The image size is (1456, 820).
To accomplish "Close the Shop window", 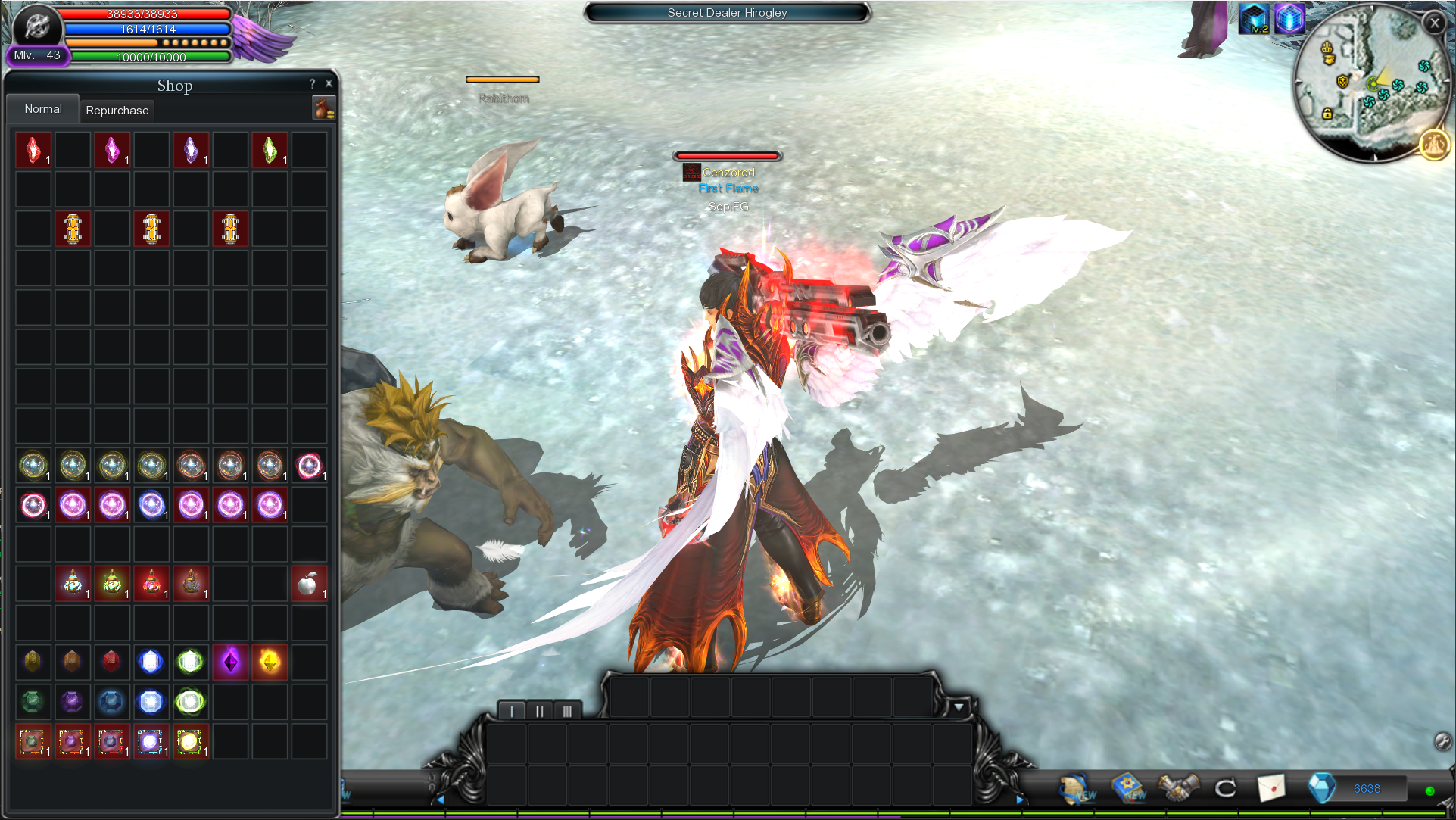I will coord(329,84).
